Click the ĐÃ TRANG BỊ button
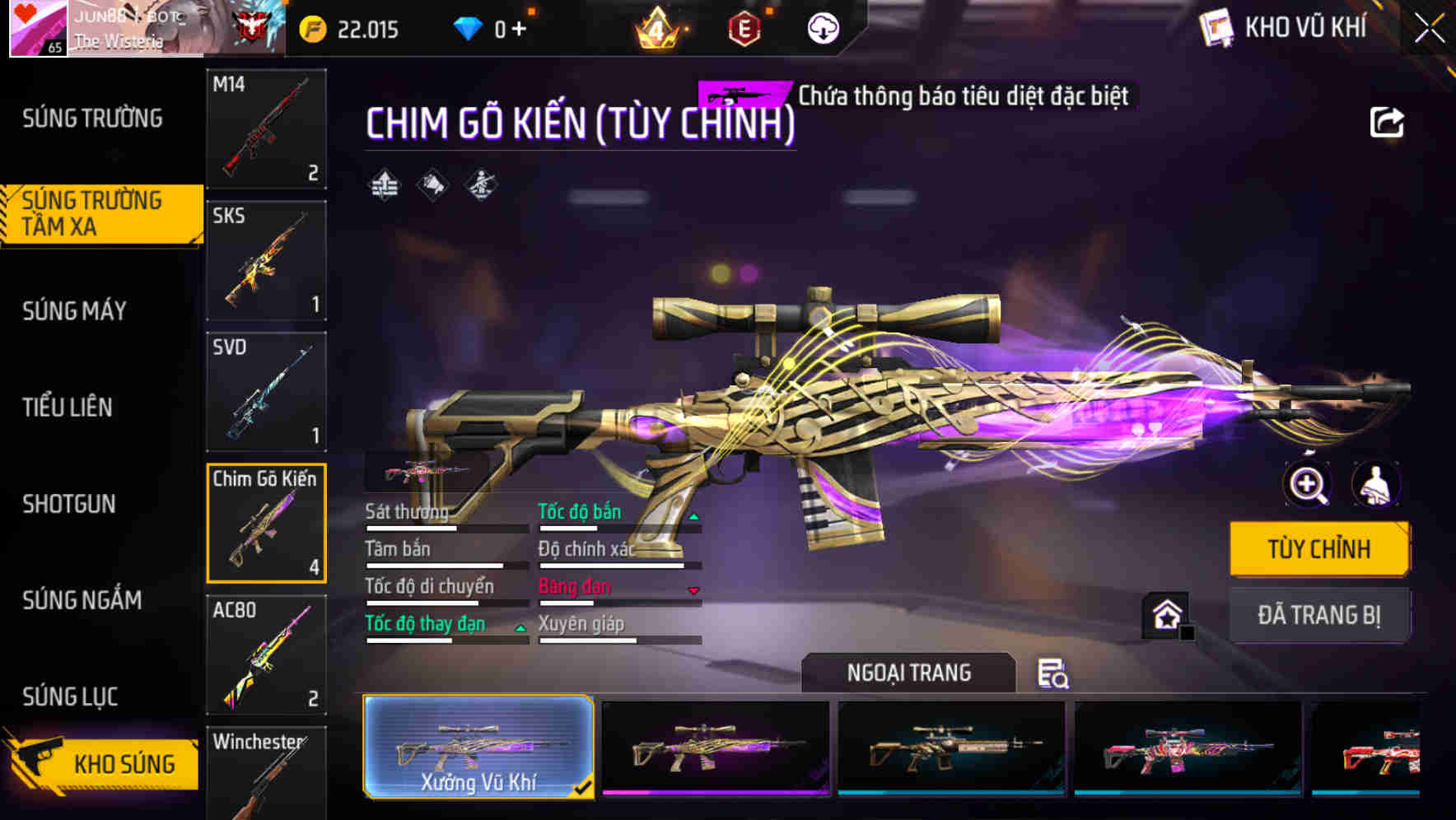 [1319, 615]
